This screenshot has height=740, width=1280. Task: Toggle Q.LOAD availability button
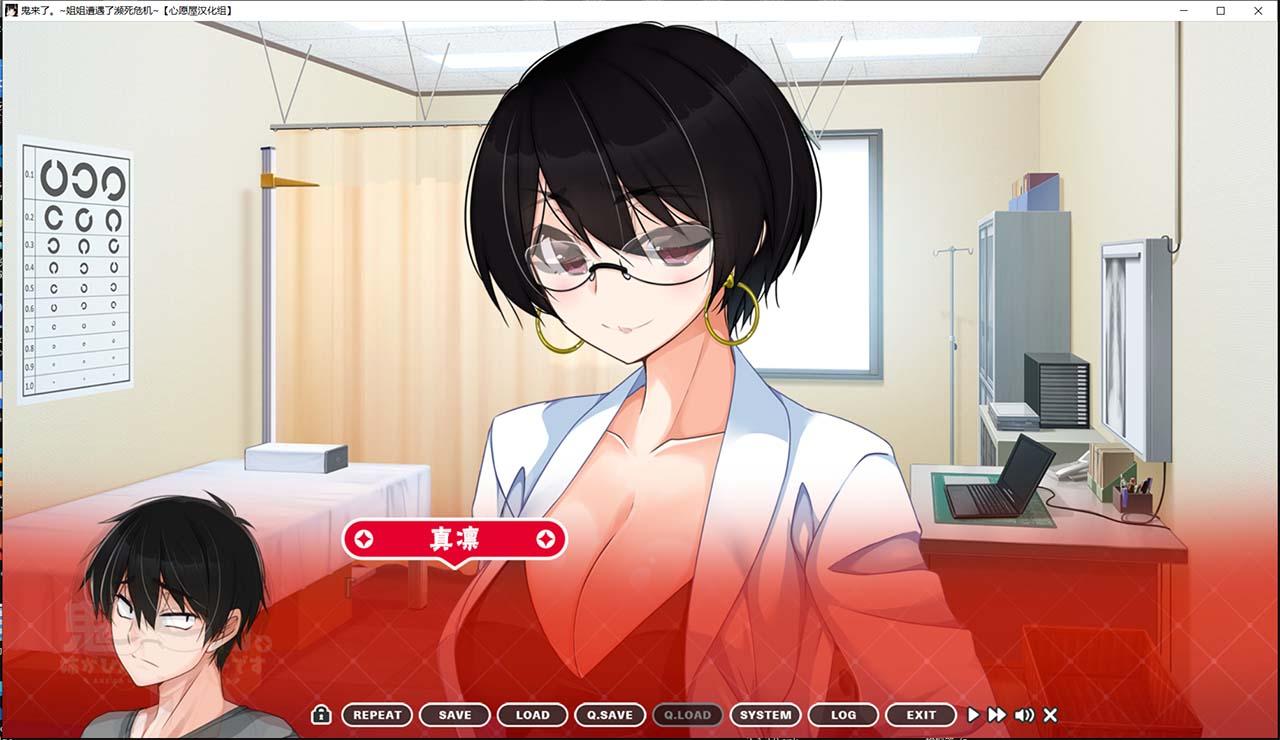[687, 715]
